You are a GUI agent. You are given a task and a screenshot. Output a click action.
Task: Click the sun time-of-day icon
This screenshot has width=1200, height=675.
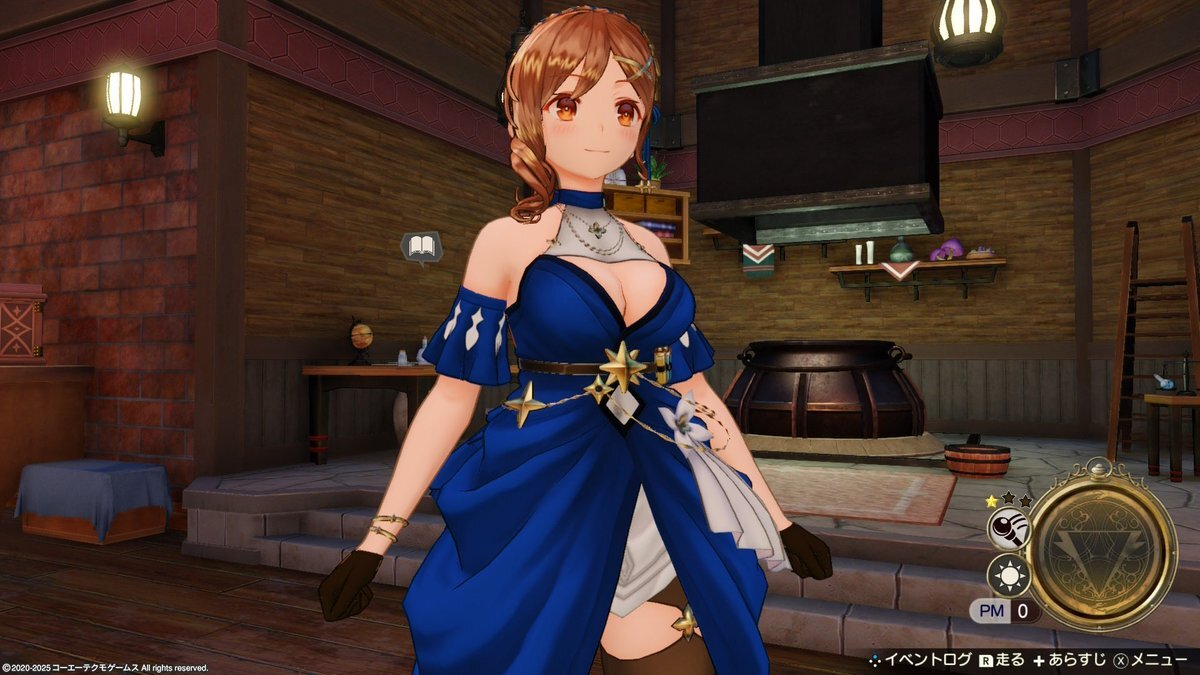[1008, 576]
